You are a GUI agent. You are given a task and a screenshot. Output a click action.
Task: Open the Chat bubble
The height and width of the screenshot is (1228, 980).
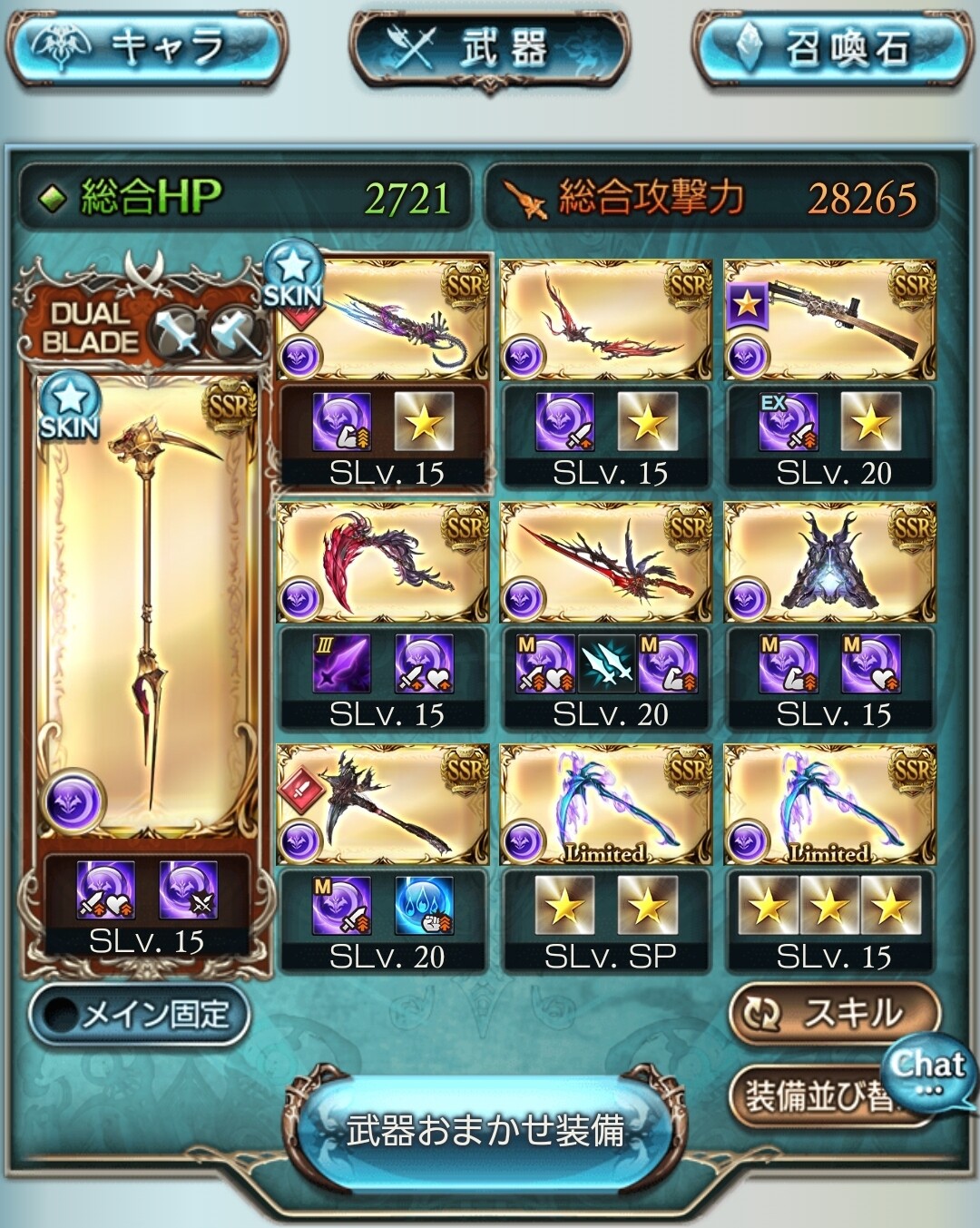click(927, 1069)
